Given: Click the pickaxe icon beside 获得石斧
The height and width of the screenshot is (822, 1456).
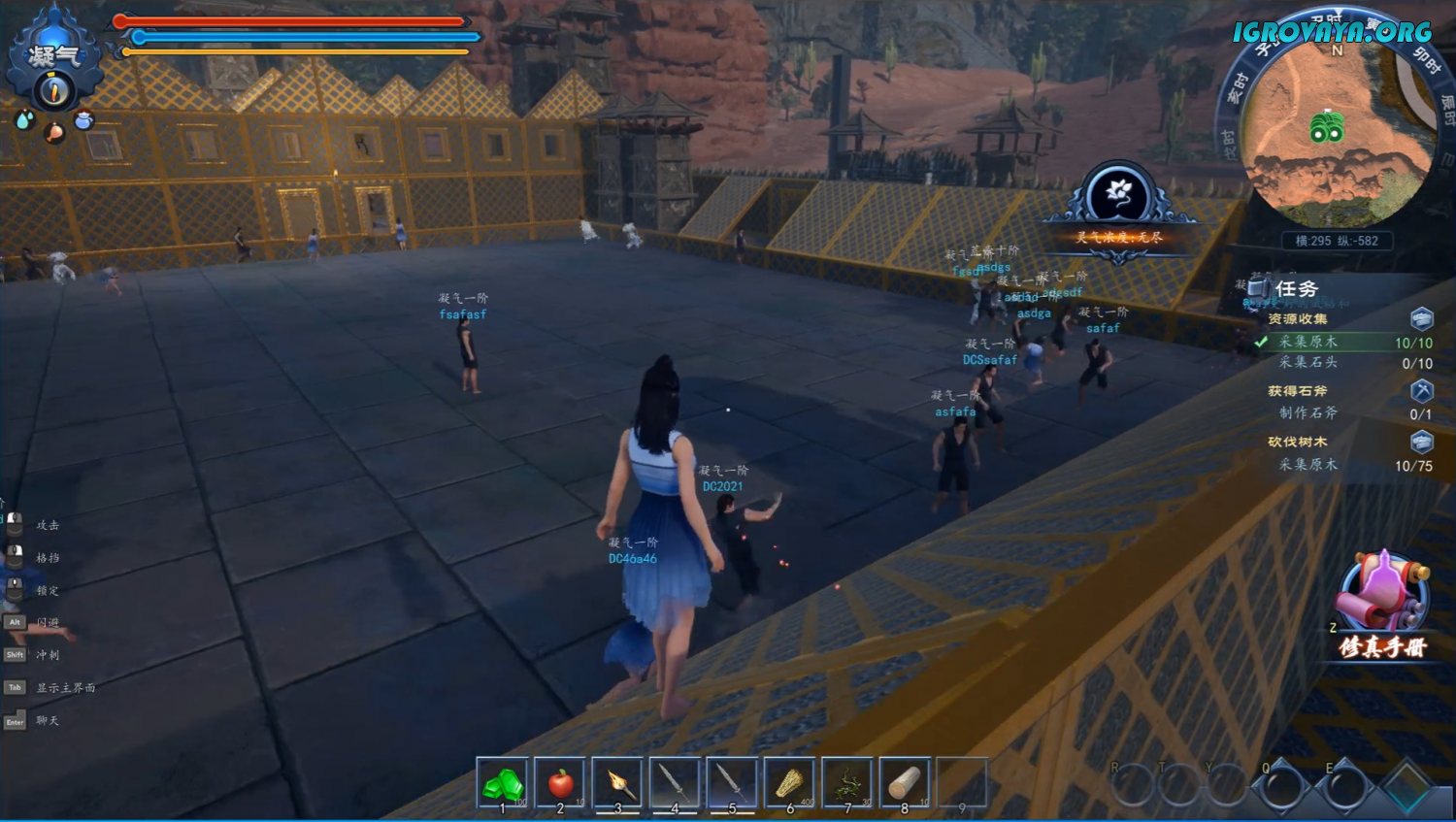Looking at the screenshot, I should (1421, 390).
